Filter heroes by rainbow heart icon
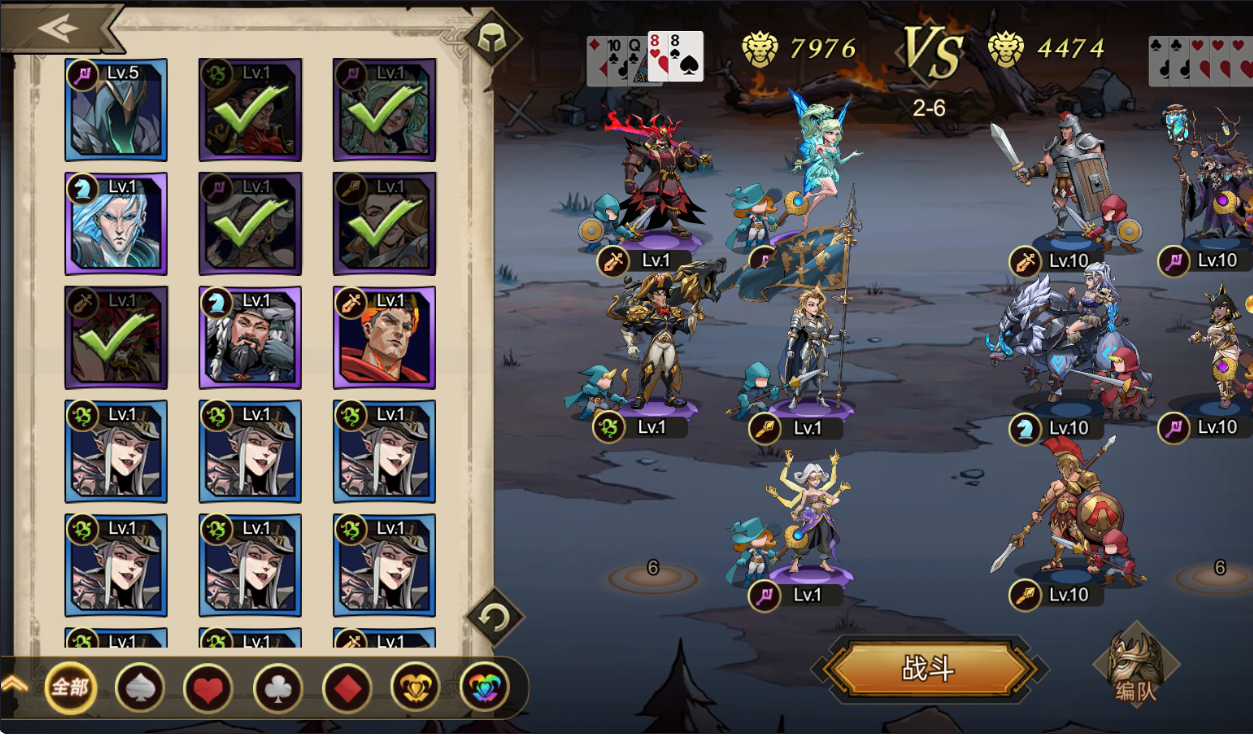 [x=484, y=688]
